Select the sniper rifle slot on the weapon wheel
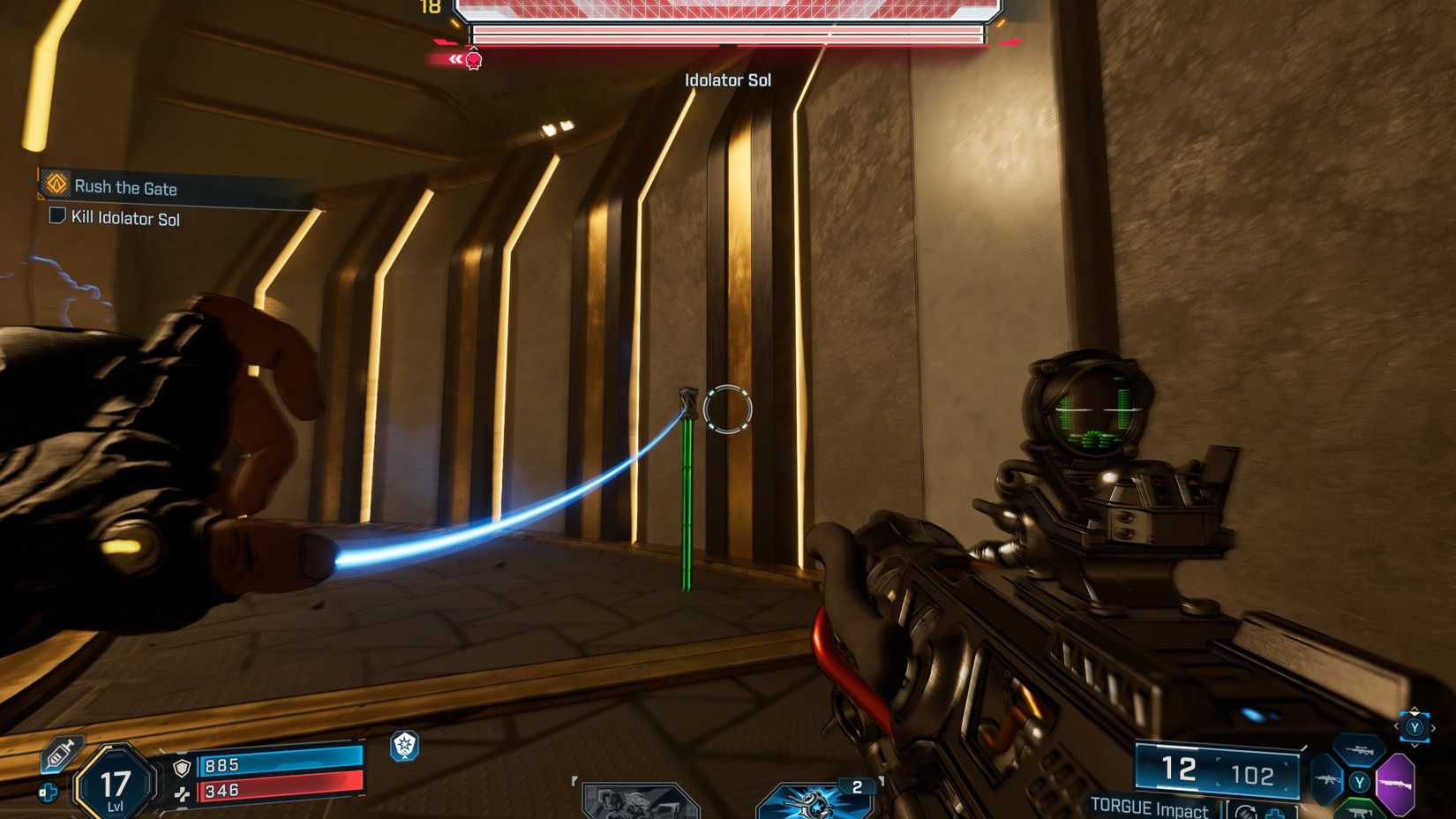Viewport: 1456px width, 819px height. tap(1360, 750)
